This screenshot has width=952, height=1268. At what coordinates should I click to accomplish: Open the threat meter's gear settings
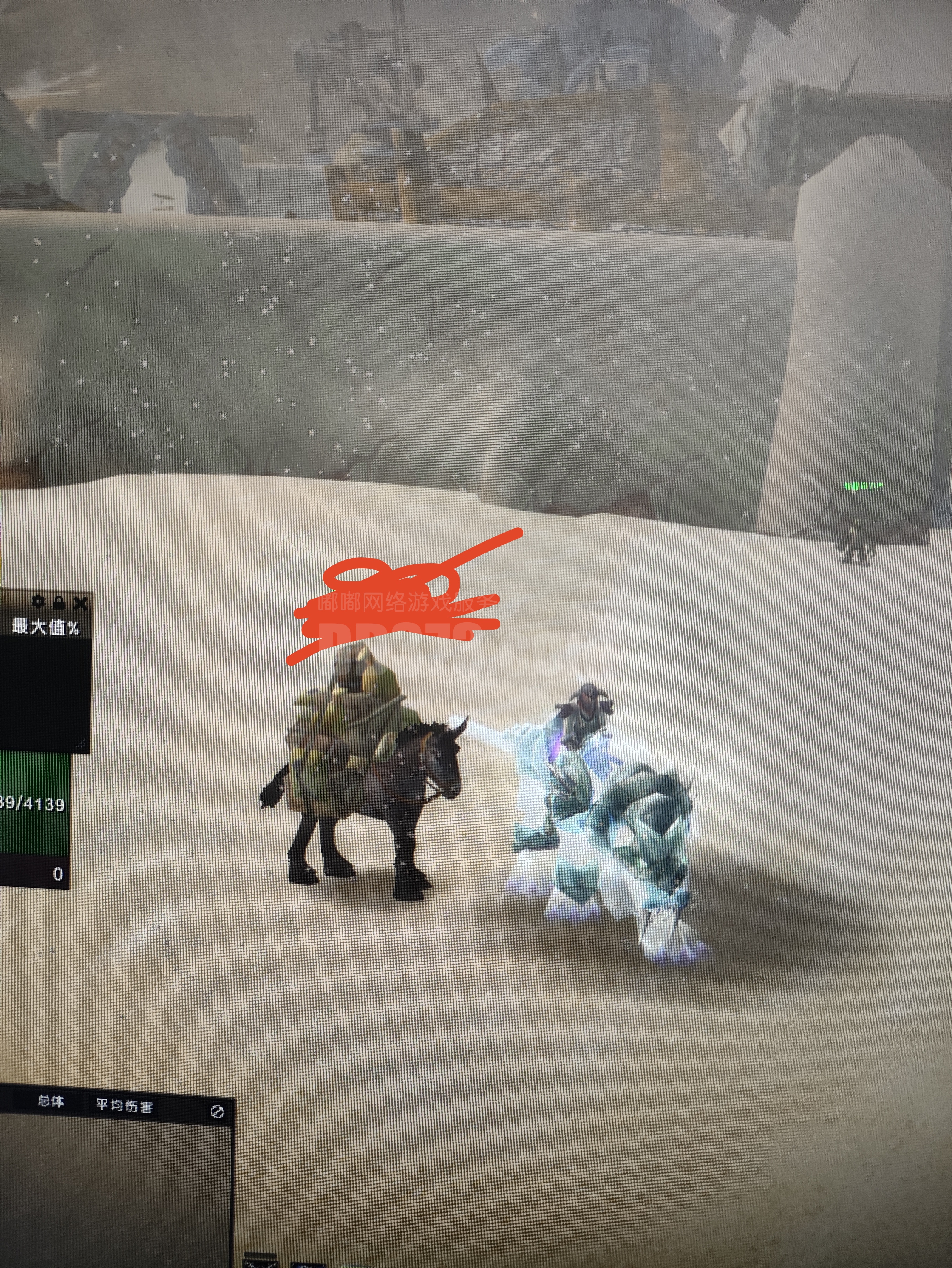tap(39, 602)
